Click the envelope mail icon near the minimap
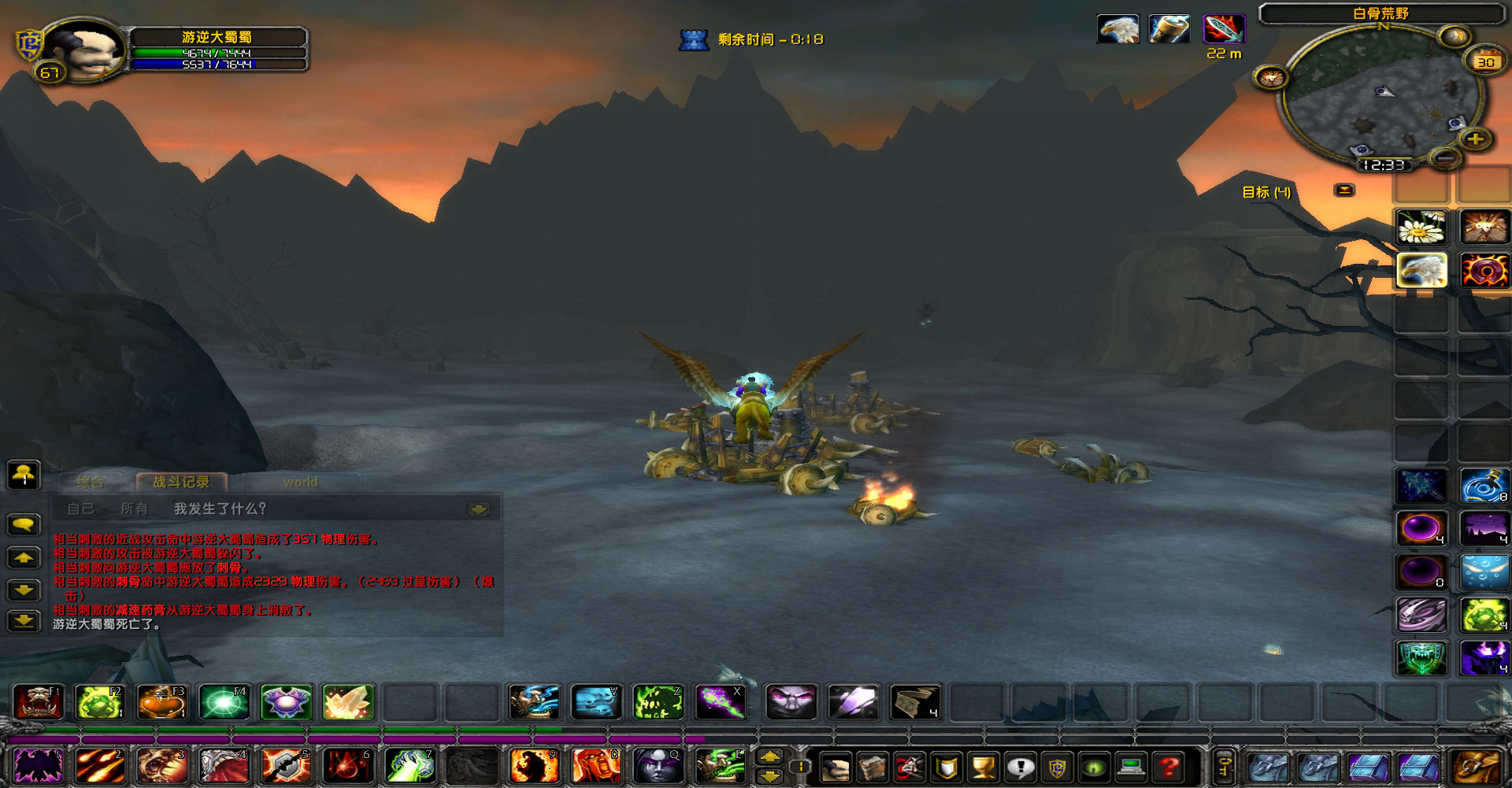 (x=1343, y=189)
